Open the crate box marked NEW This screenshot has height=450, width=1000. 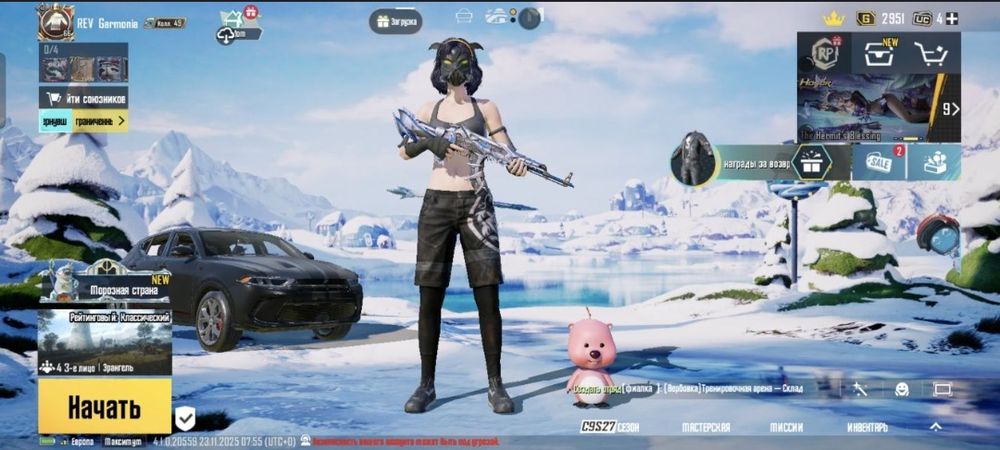[879, 53]
